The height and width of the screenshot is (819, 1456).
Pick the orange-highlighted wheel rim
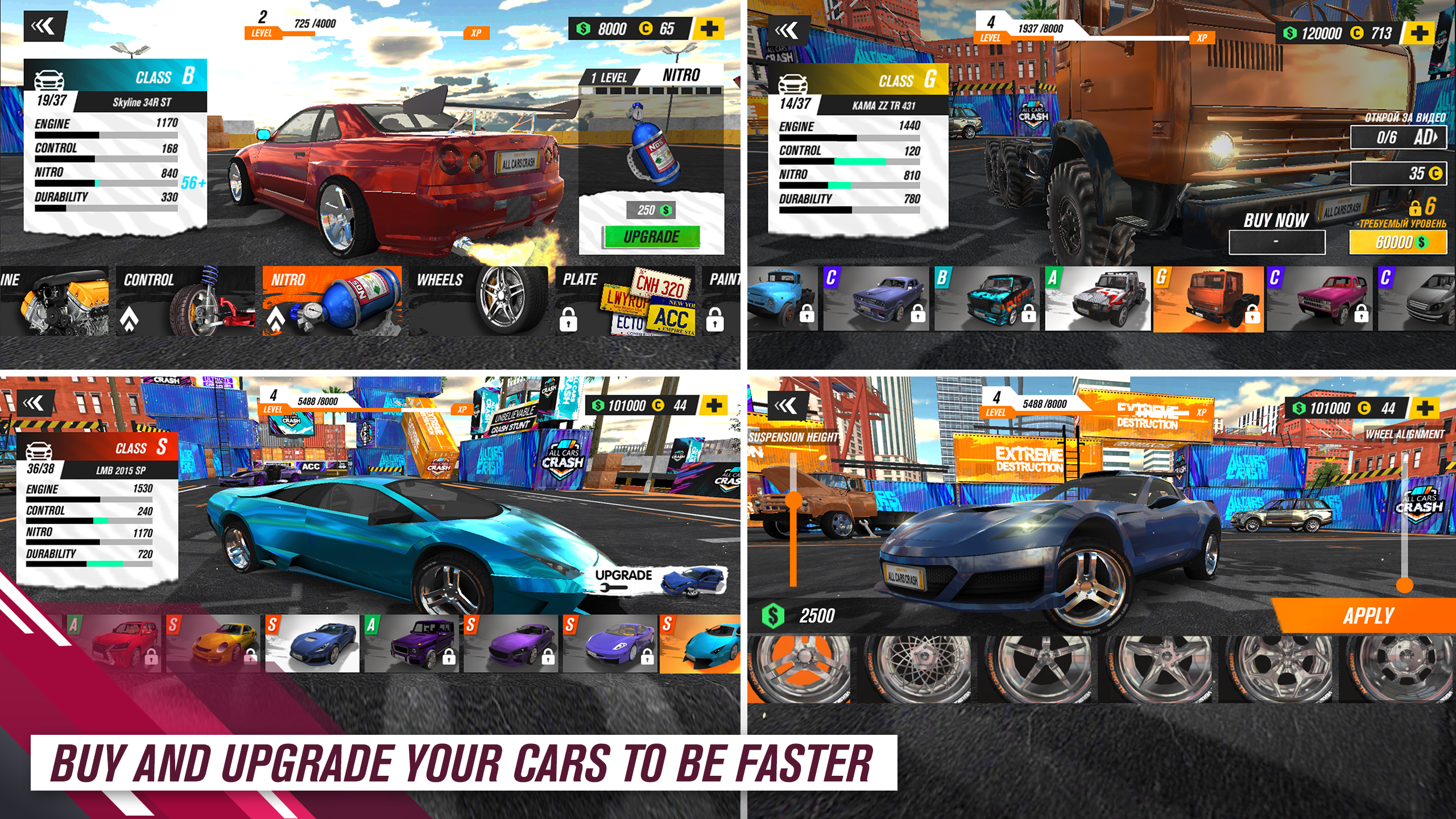798,669
